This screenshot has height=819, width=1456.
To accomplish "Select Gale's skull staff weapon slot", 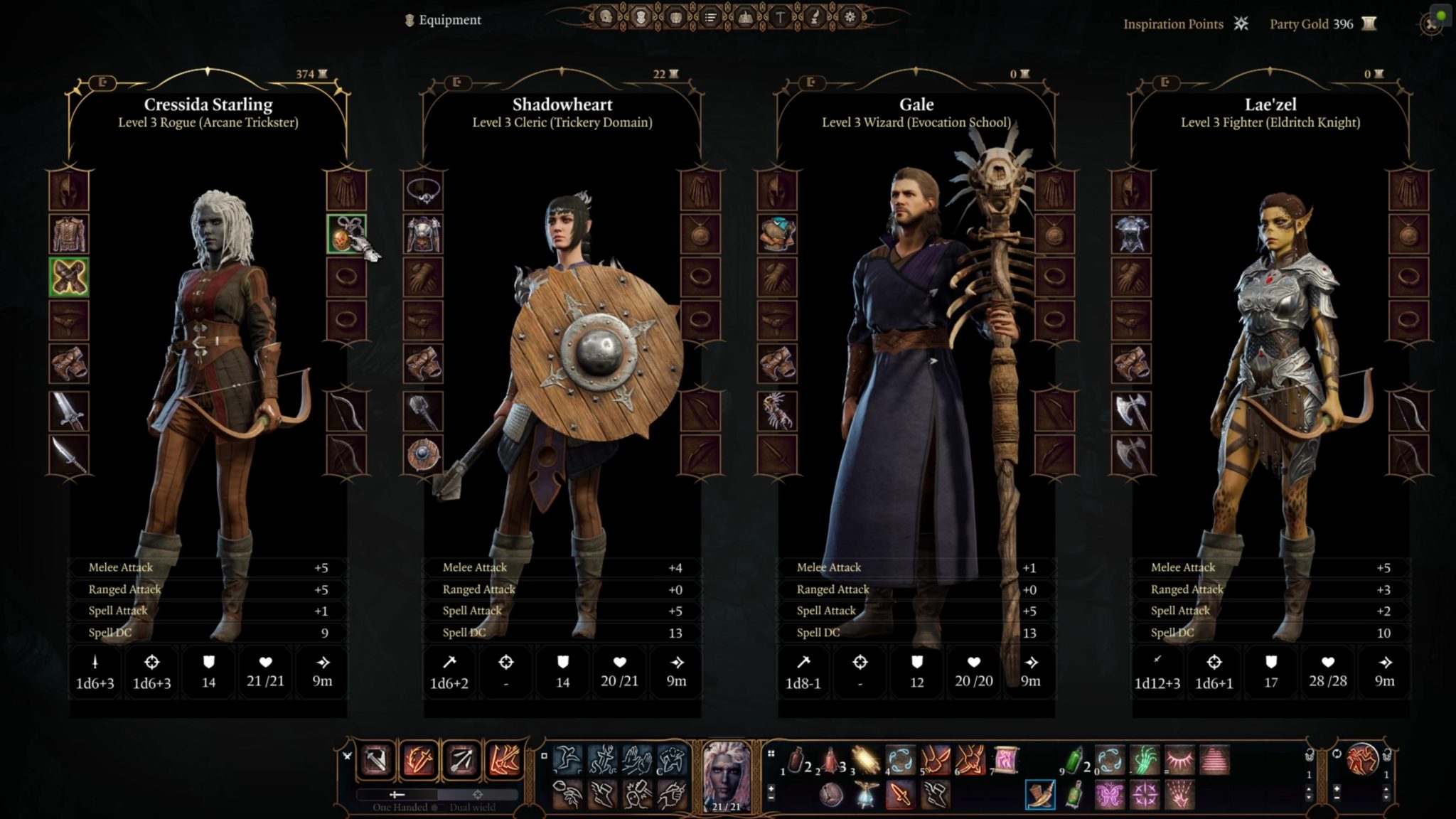I will (x=777, y=412).
